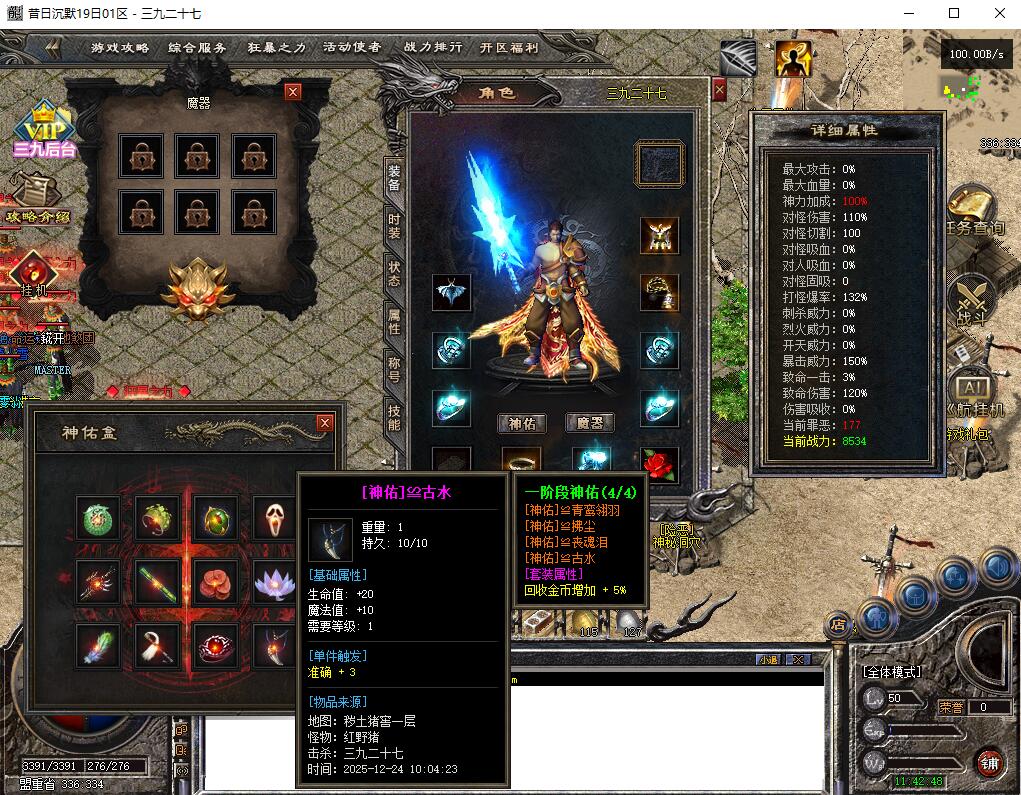
Task: Maximize the game window
Action: [x=954, y=13]
